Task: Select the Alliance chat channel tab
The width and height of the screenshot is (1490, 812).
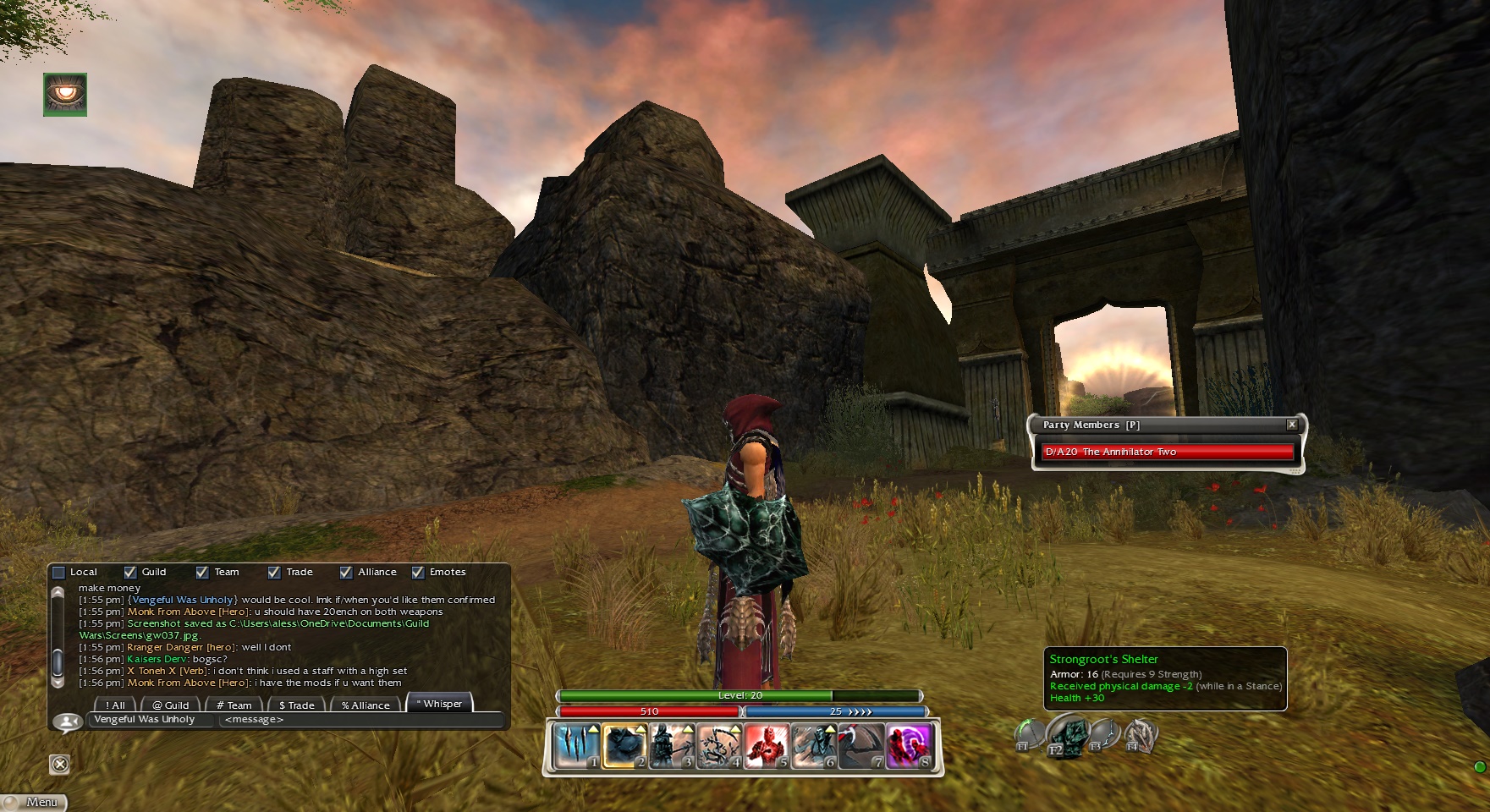Action: (x=366, y=705)
